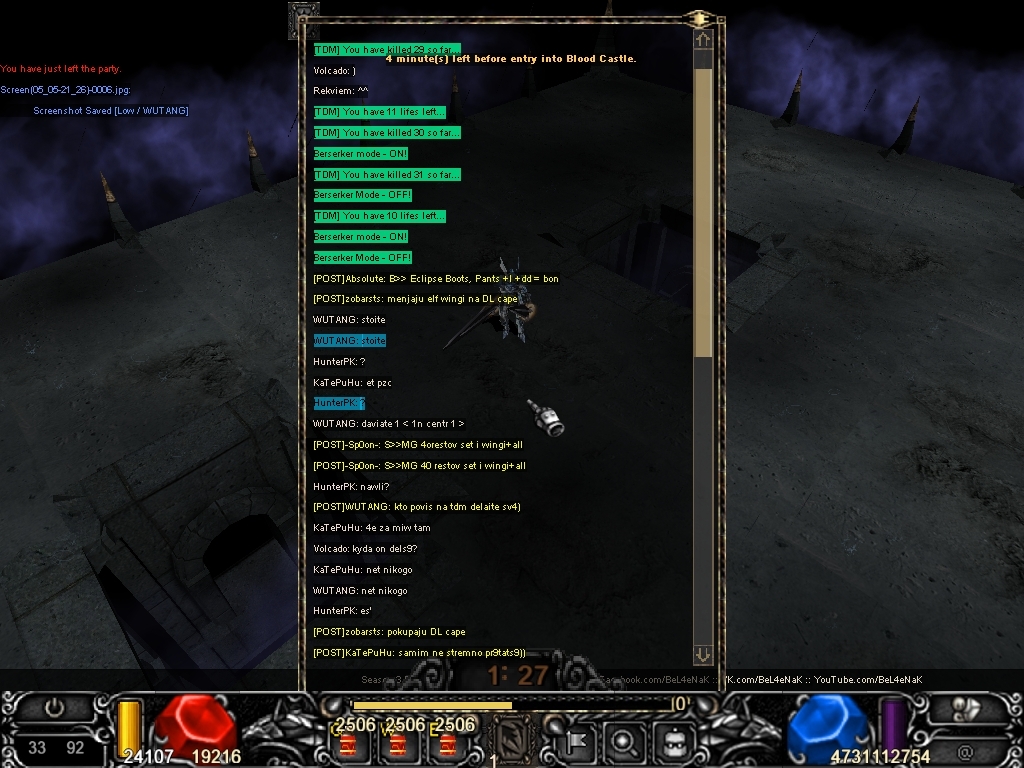The image size is (1024, 768).
Task: Click the ornament at chat window's top-left corner
Action: (303, 19)
